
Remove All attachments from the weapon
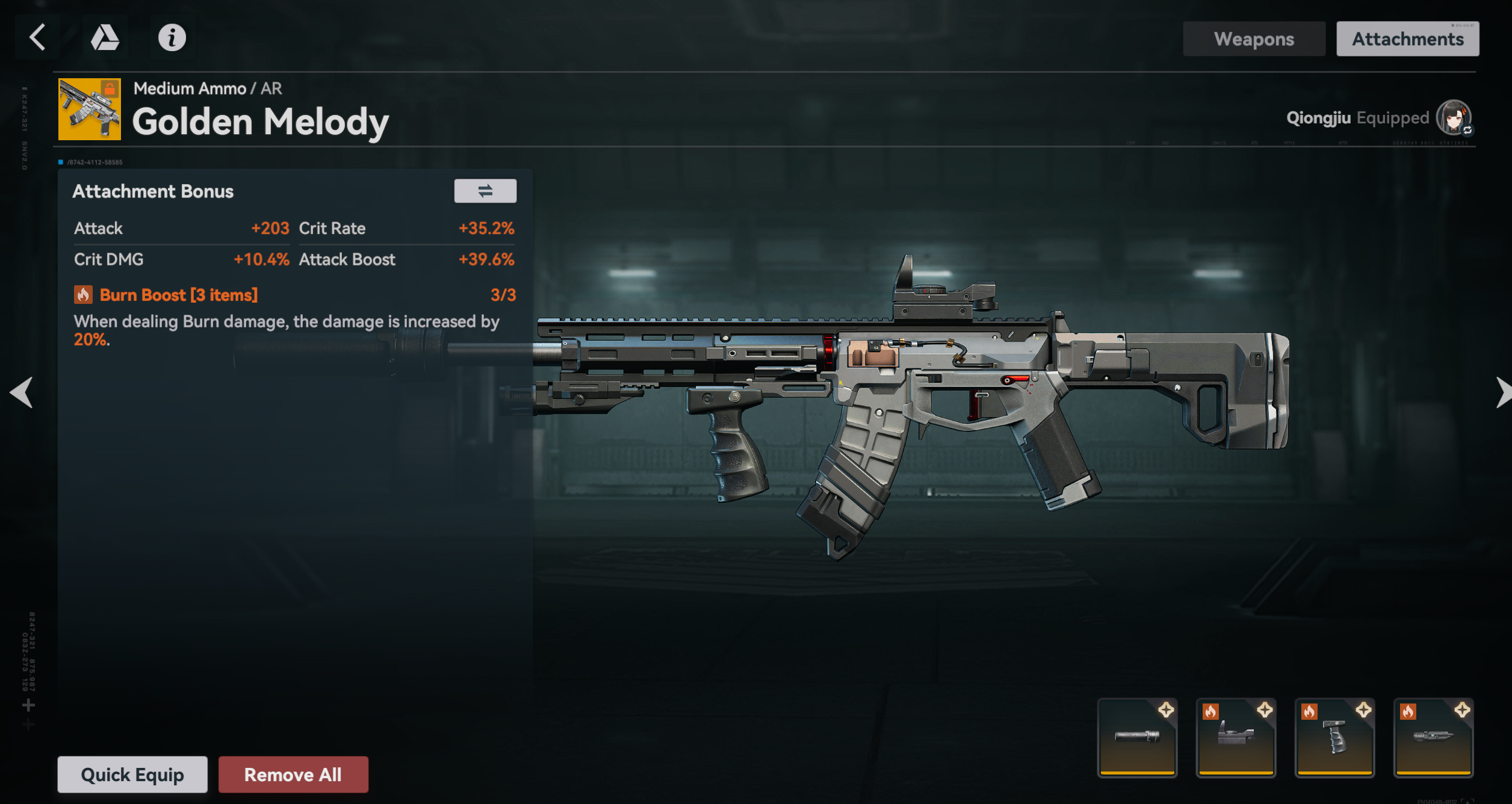click(293, 775)
